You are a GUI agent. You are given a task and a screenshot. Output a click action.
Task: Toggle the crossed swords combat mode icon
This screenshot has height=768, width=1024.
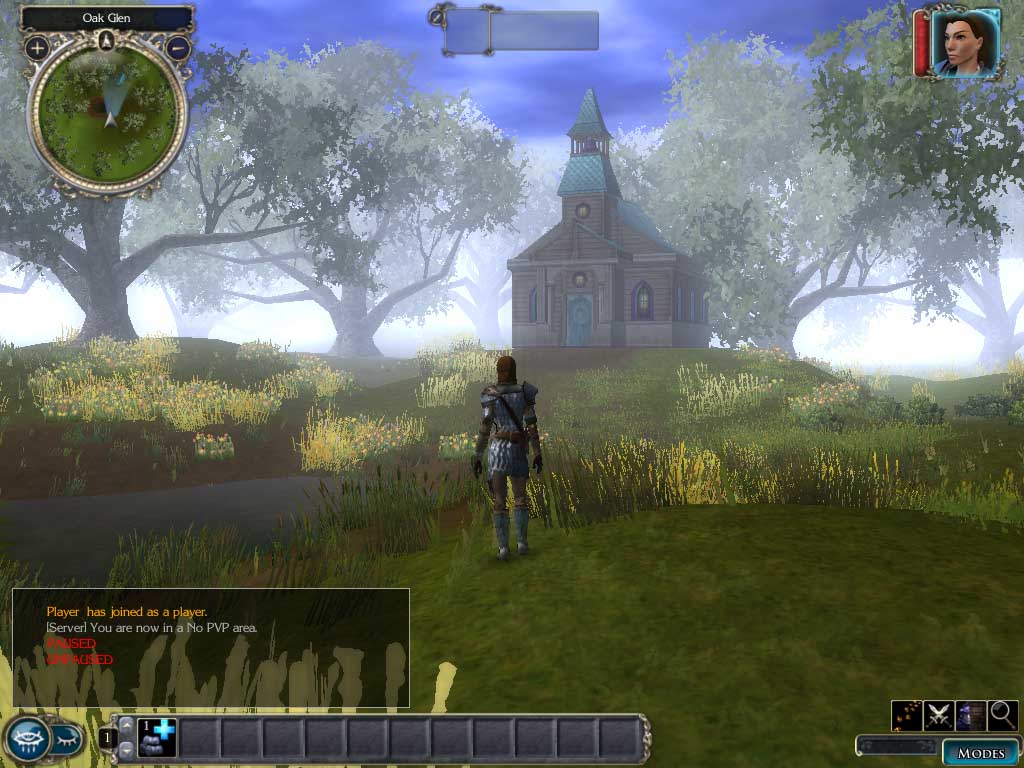(938, 714)
